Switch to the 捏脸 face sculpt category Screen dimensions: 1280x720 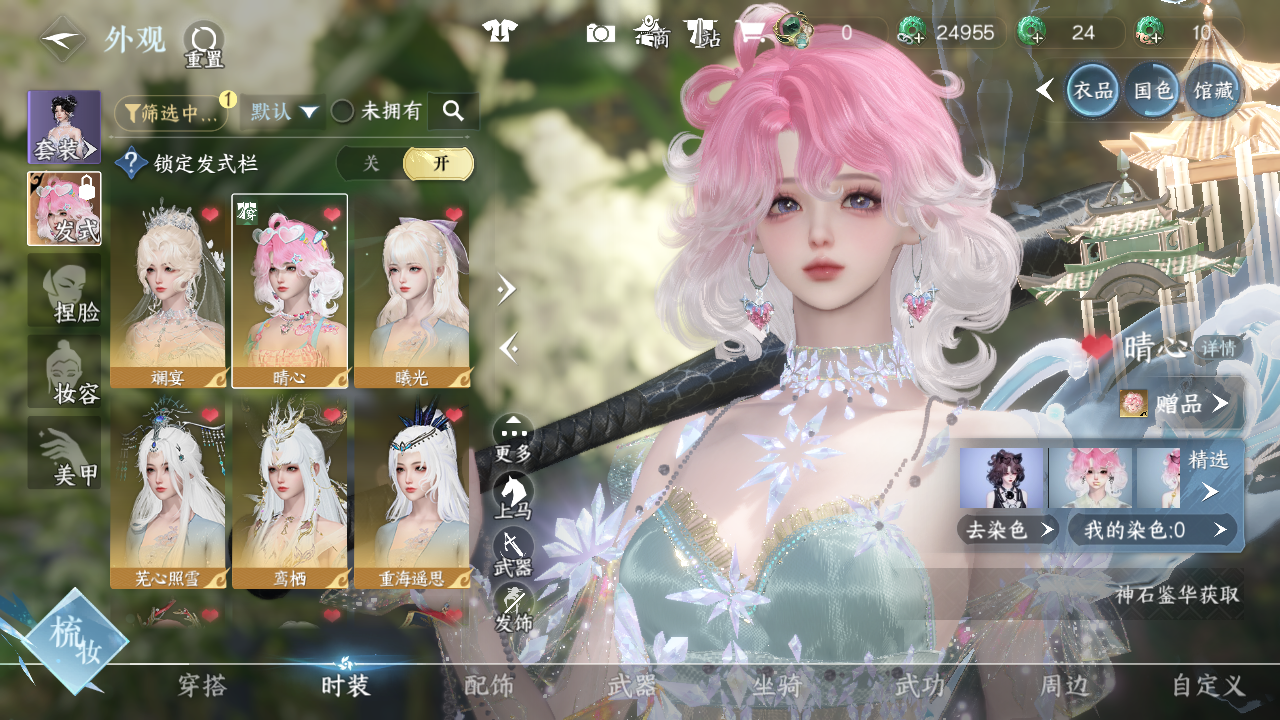pyautogui.click(x=64, y=290)
